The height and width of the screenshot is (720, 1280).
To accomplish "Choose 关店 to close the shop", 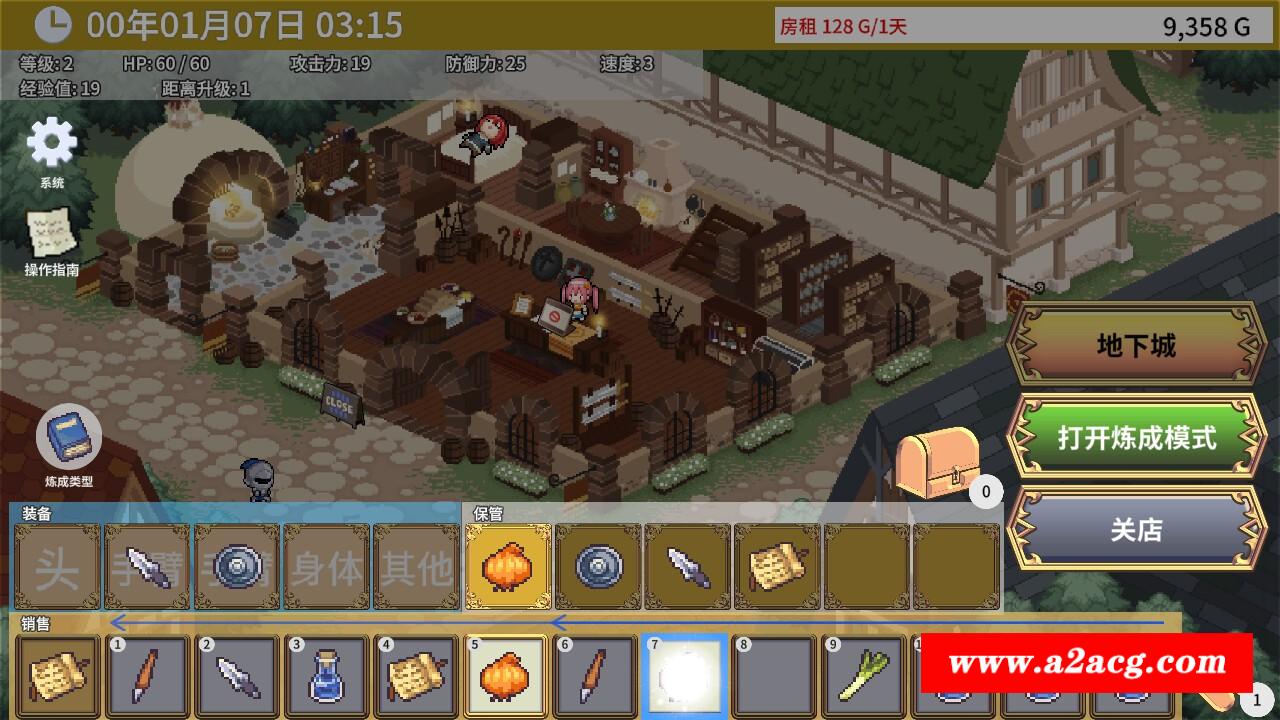I will (1136, 529).
